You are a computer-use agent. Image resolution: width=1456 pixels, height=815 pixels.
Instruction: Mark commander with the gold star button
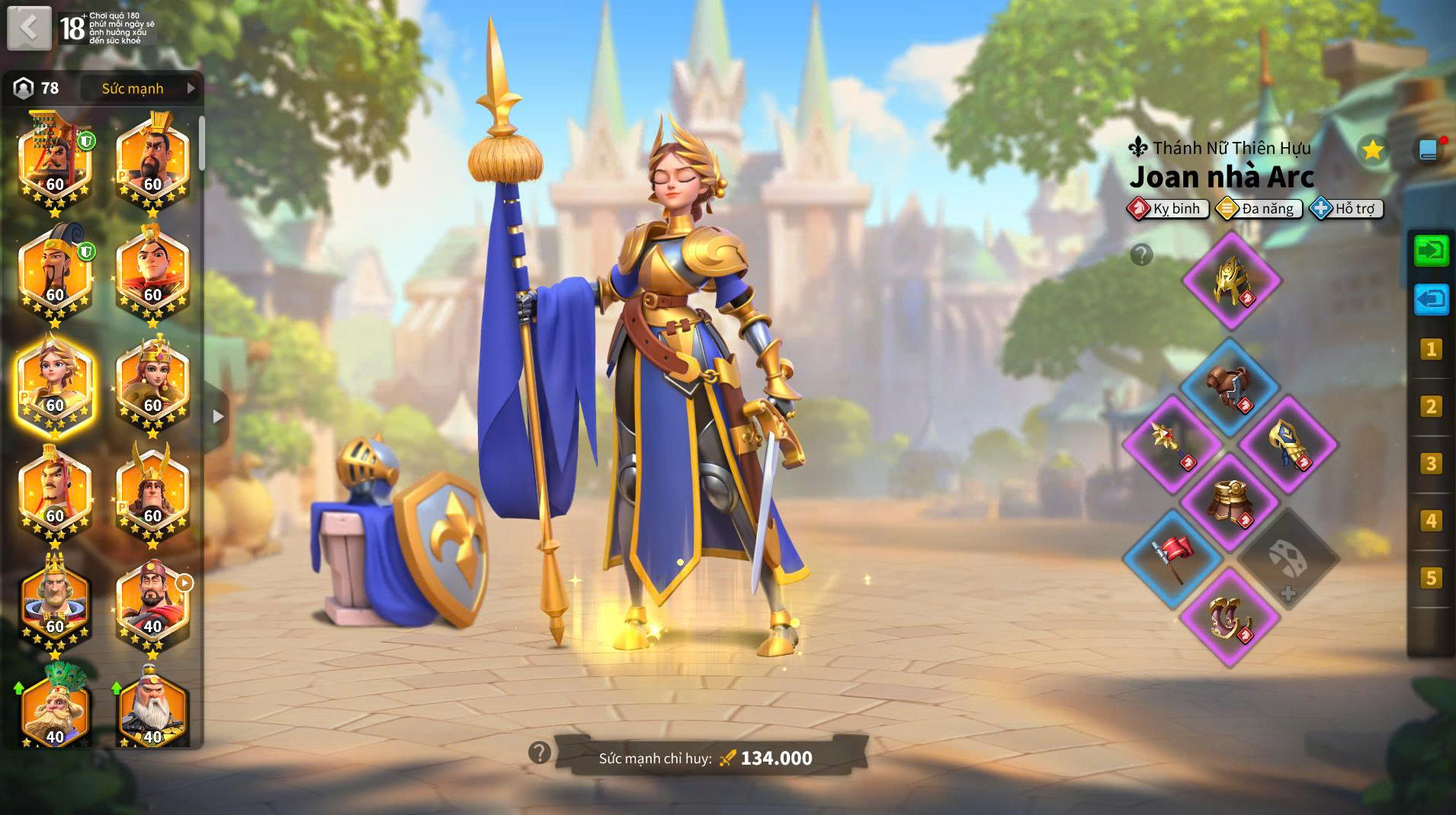1372,149
